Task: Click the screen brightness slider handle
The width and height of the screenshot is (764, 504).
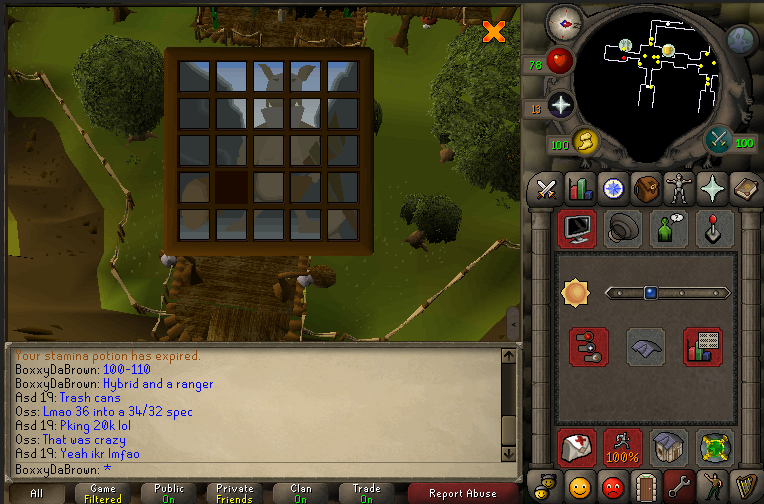Action: click(x=650, y=293)
